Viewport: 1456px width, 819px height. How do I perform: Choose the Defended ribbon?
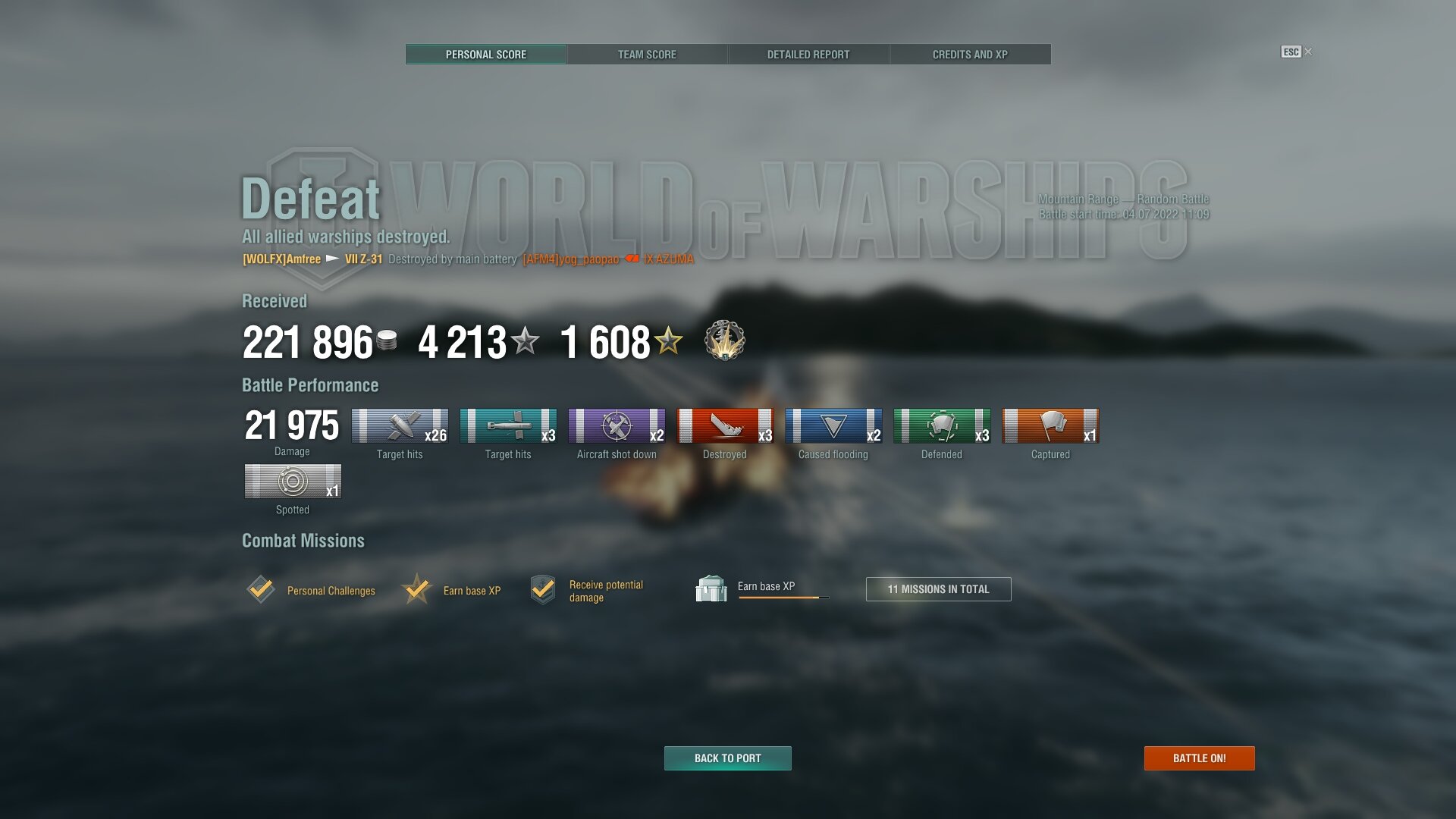click(x=942, y=426)
